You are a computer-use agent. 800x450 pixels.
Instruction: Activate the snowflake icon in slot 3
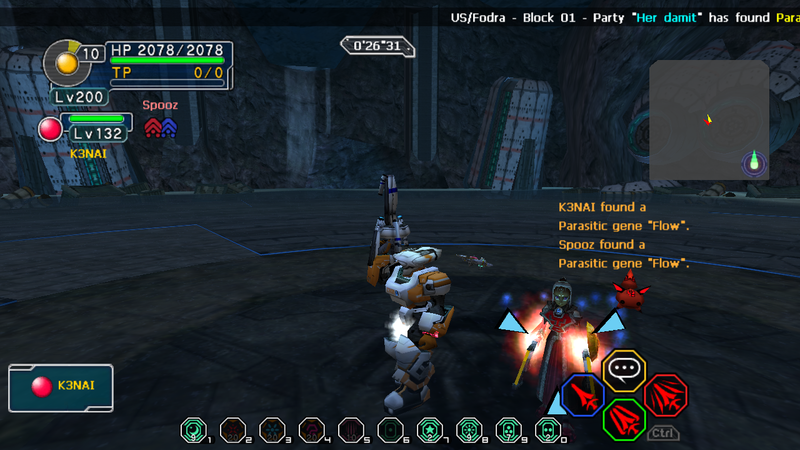click(272, 430)
